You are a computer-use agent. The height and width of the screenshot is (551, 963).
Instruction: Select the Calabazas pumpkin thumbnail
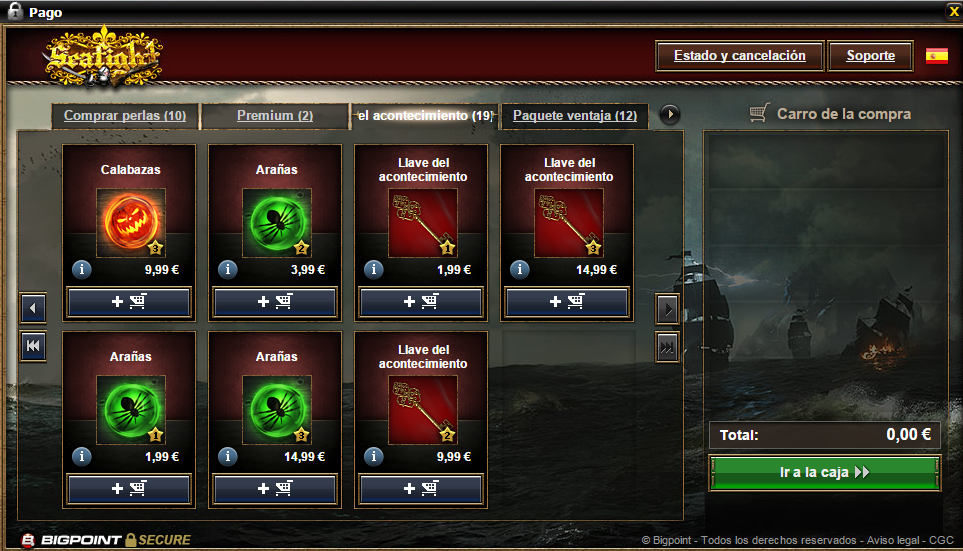click(x=130, y=222)
